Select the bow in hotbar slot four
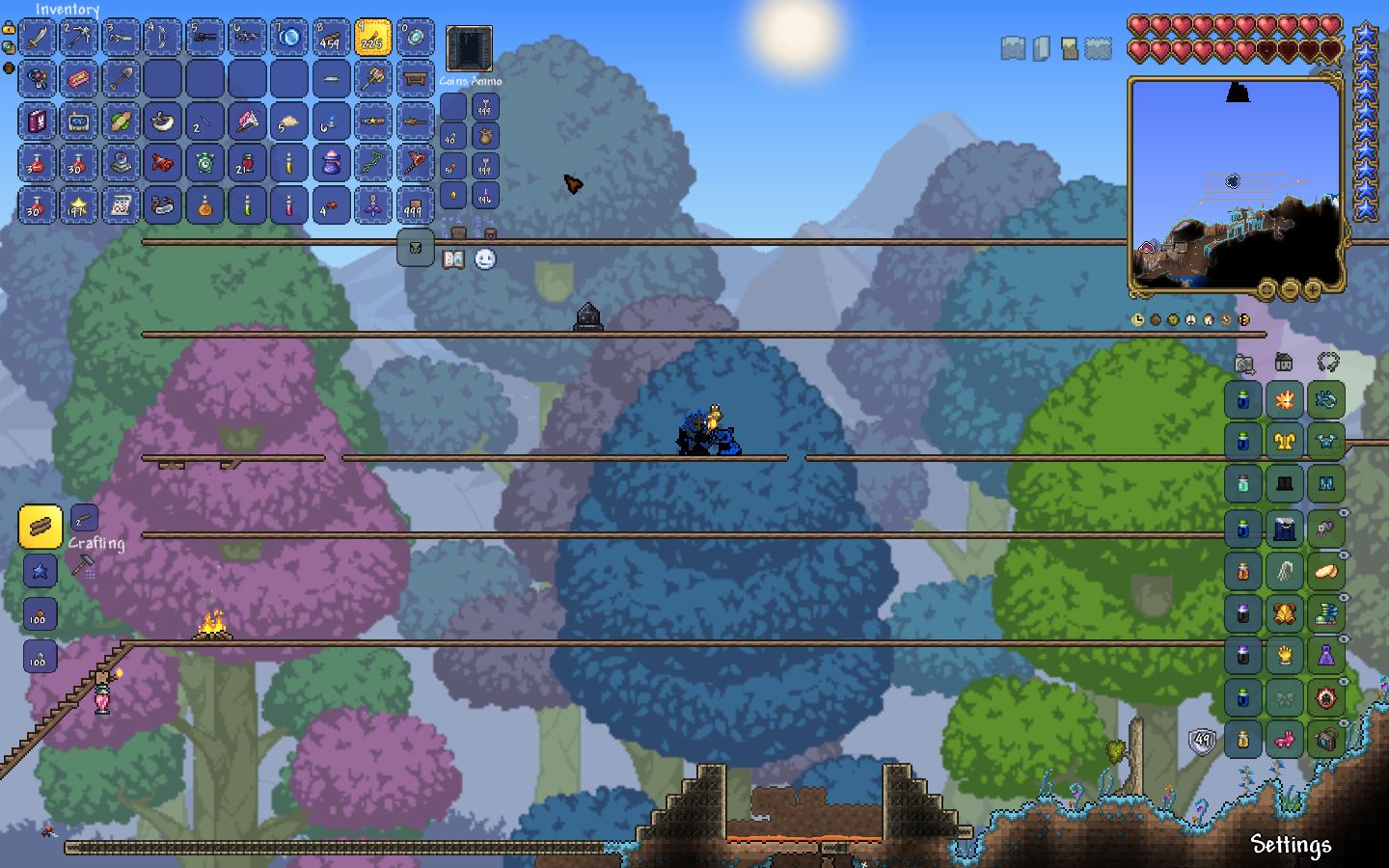The height and width of the screenshot is (868, 1389). pos(162,37)
